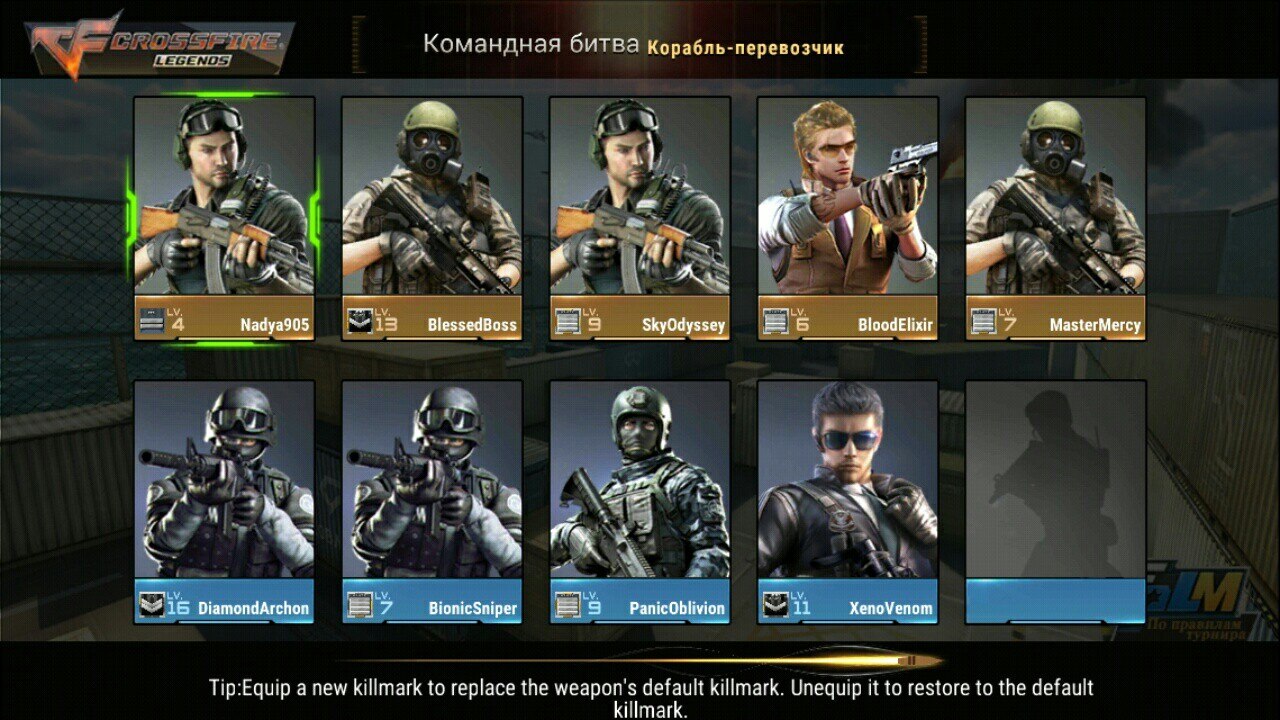Choose BionicSniper's player card
Image resolution: width=1280 pixels, height=720 pixels.
coord(432,500)
